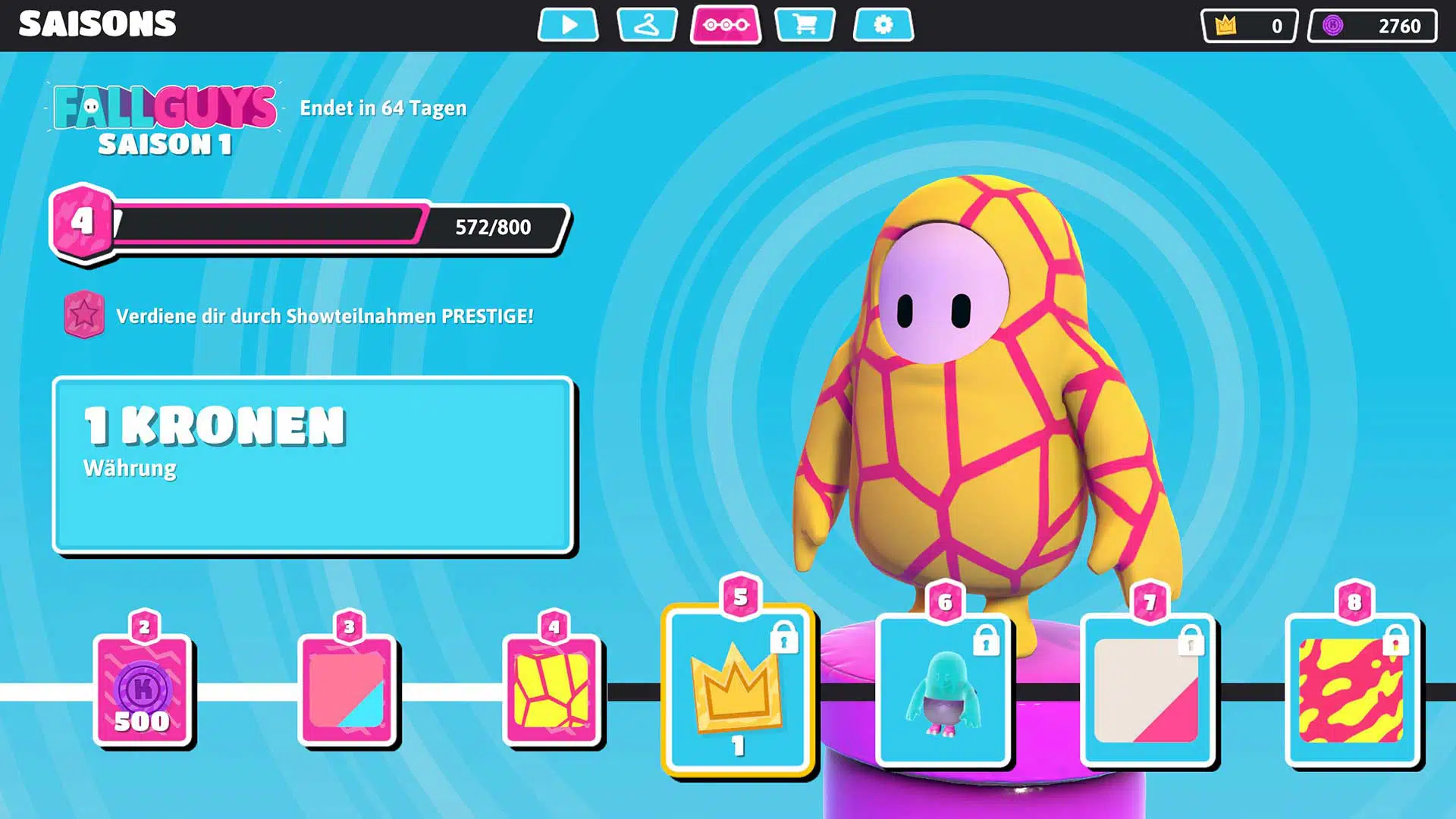Open the Play tab with the arrow icon
This screenshot has height=819, width=1456.
click(x=568, y=25)
